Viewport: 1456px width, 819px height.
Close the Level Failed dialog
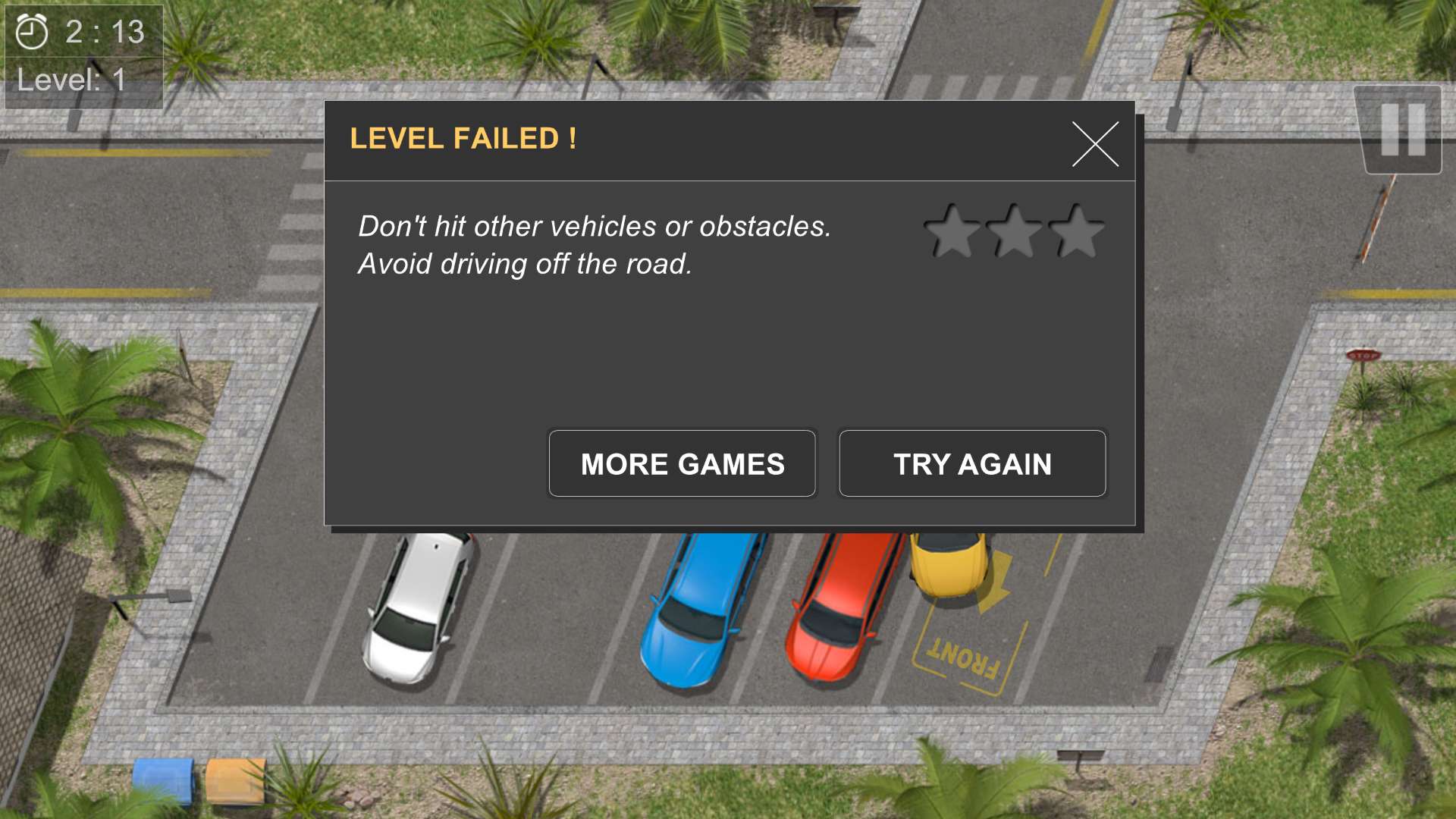1095,144
